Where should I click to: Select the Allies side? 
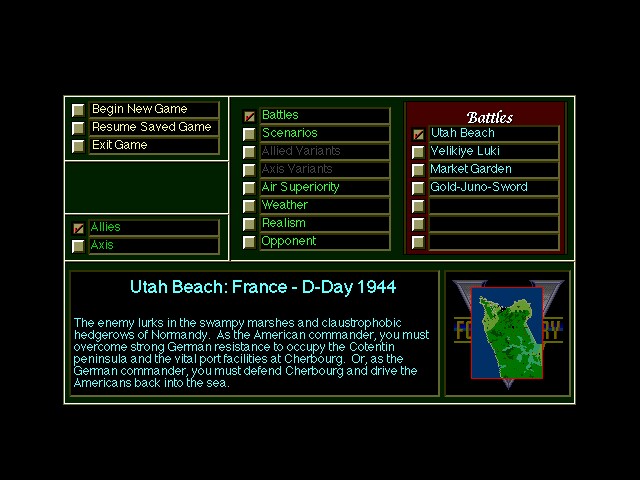coord(152,227)
